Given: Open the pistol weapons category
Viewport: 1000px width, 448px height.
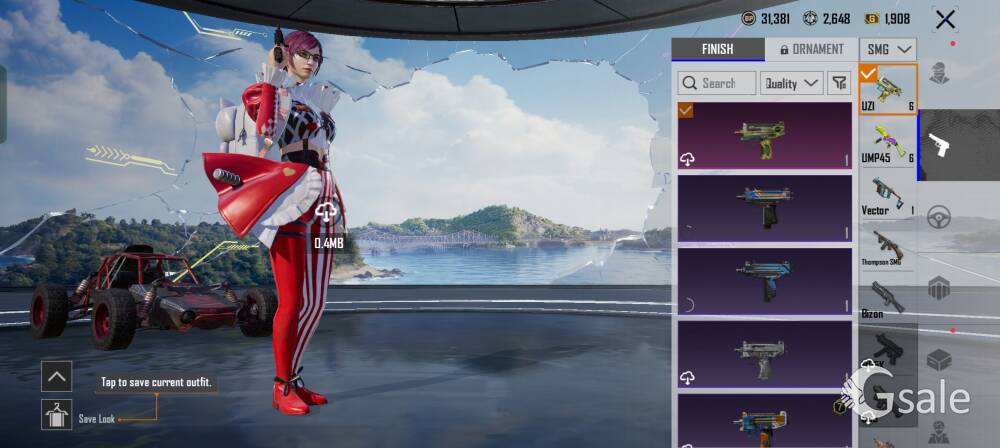Looking at the screenshot, I should (x=939, y=145).
